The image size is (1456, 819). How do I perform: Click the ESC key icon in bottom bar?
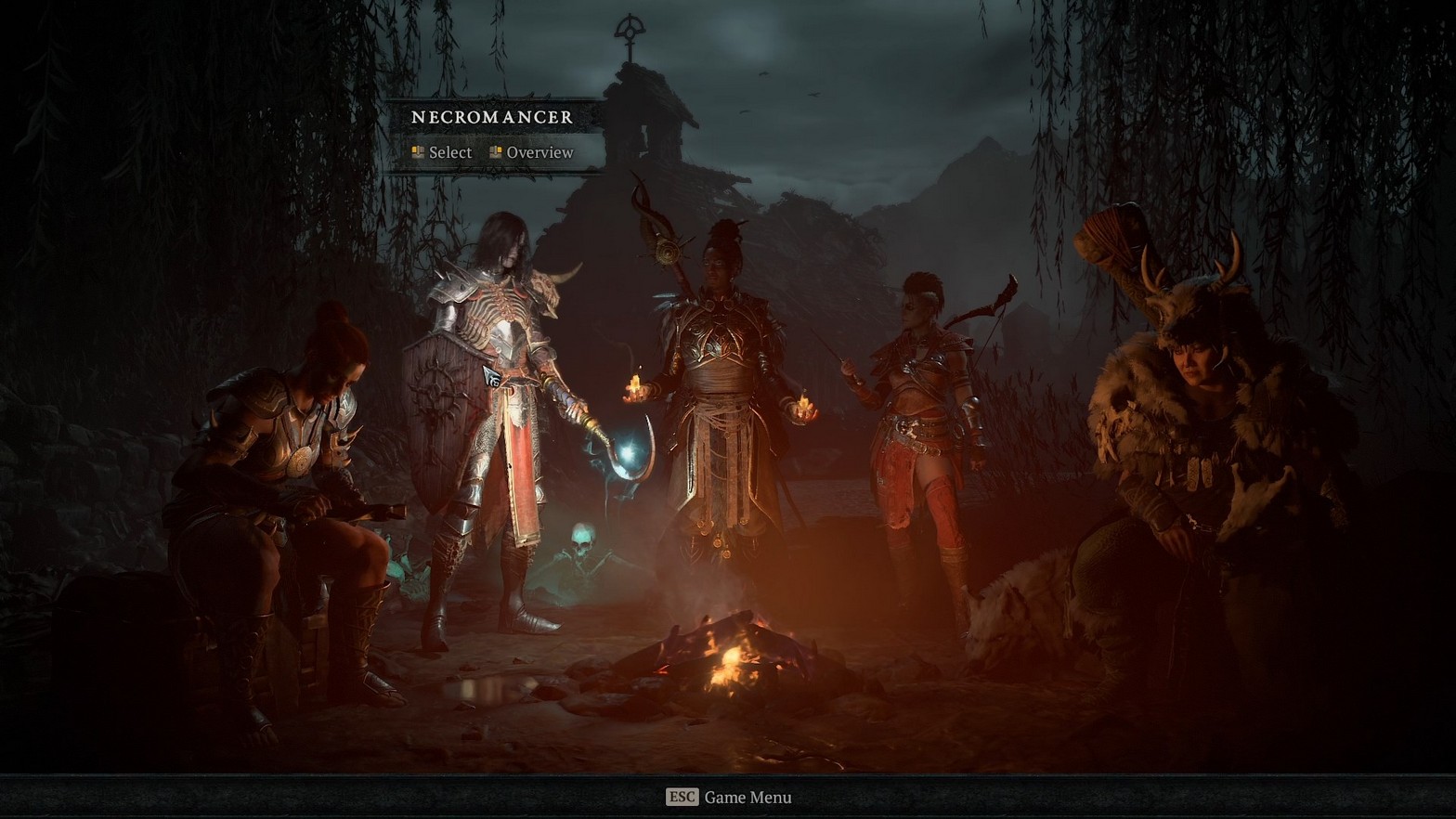coord(681,797)
